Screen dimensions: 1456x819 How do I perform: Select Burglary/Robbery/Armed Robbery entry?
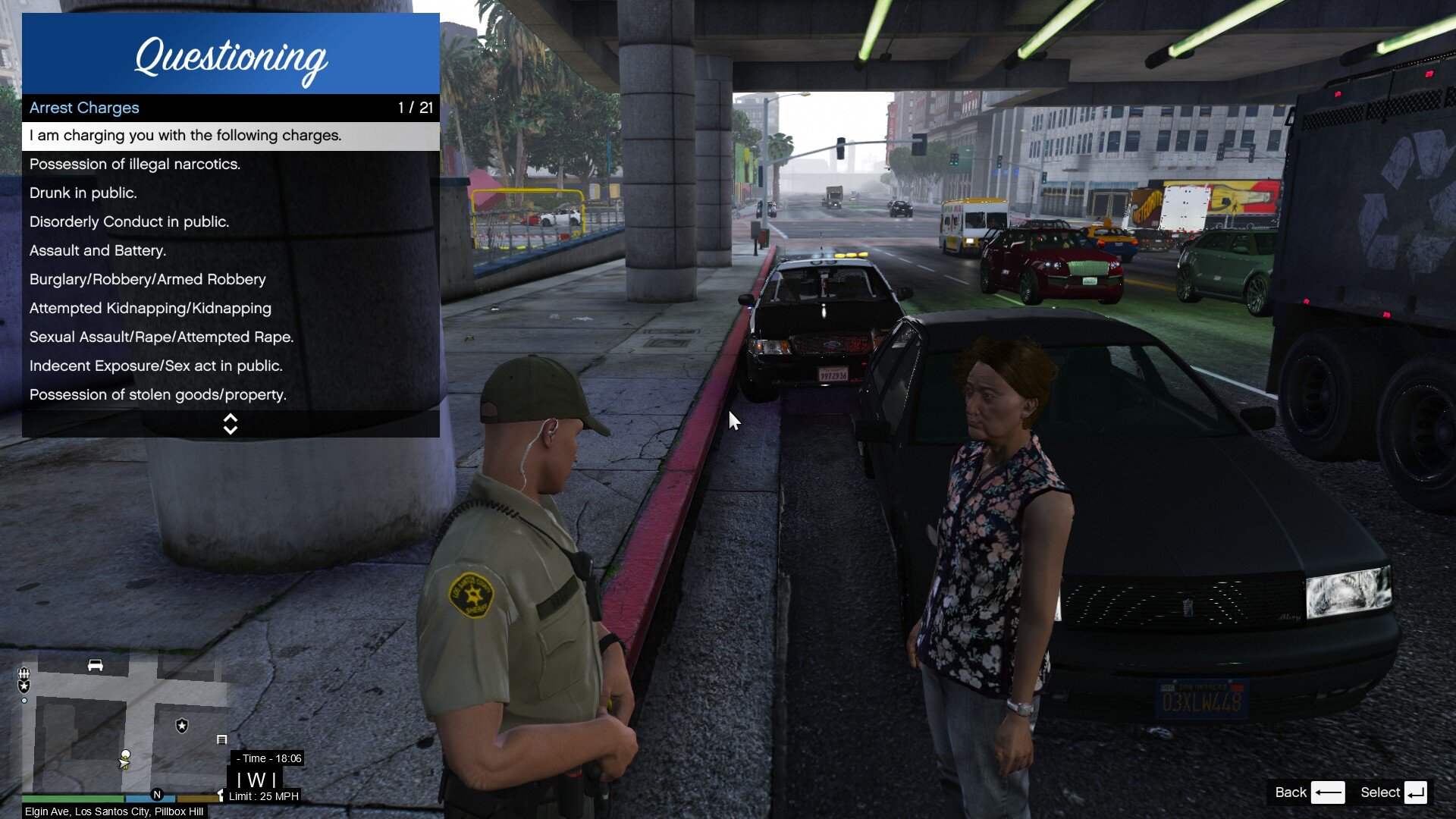coord(231,280)
